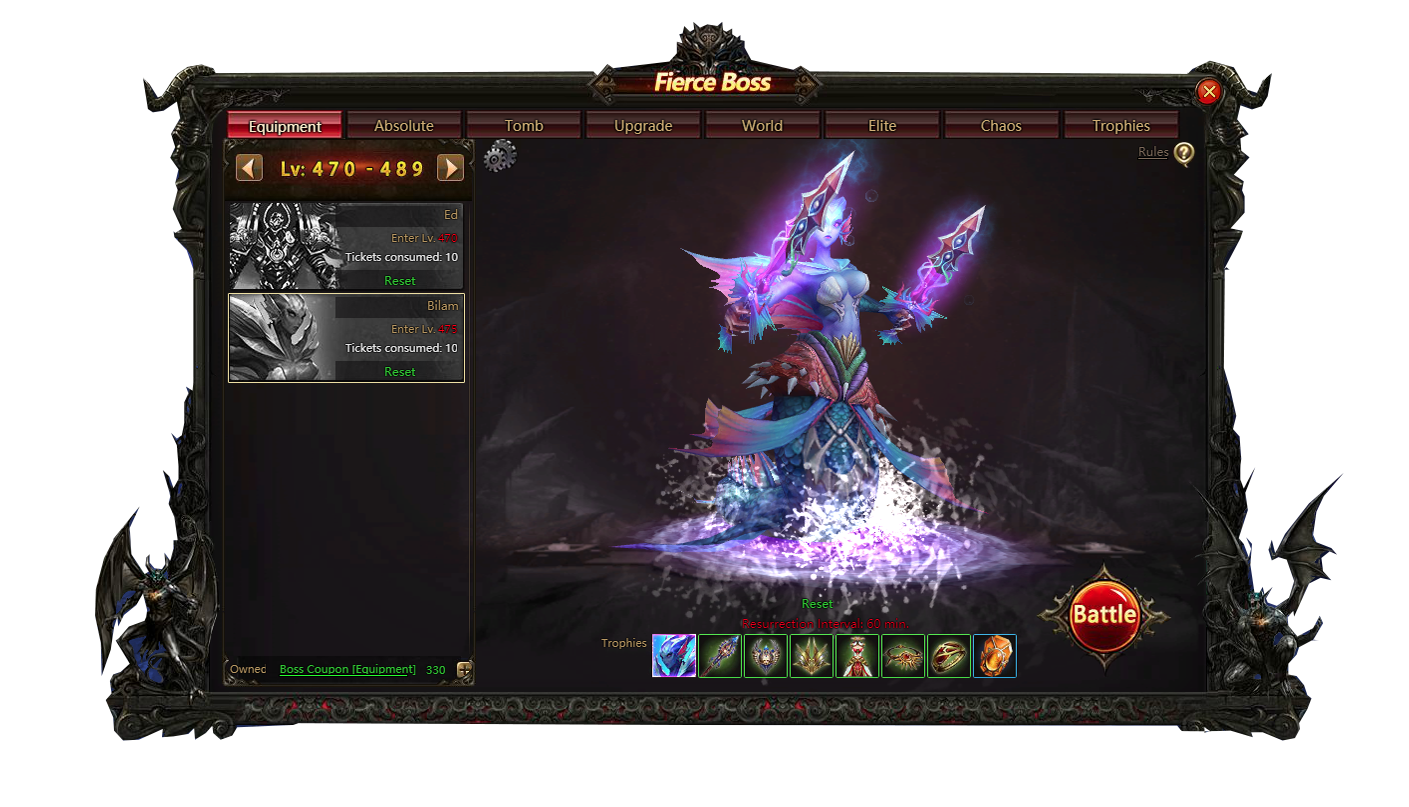Screen dimensions: 1409x807
Task: Advance to the next level range
Action: 451,168
